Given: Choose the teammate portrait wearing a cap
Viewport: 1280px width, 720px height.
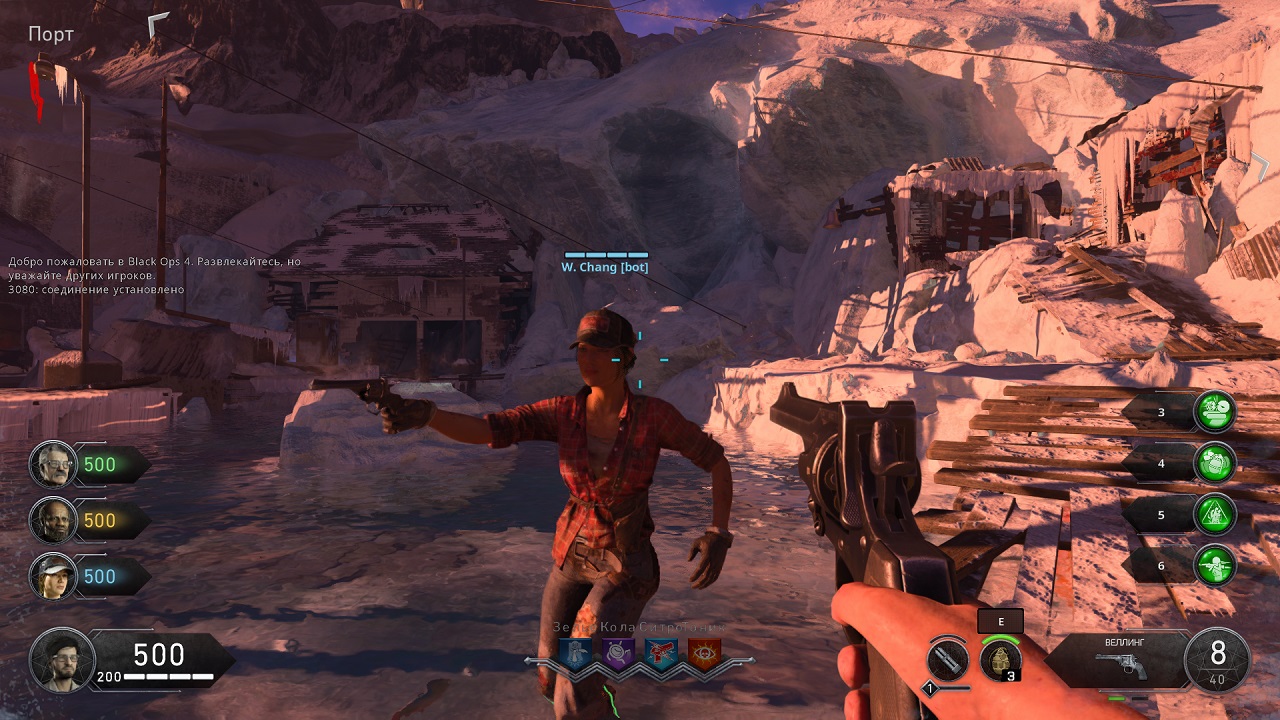Looking at the screenshot, I should (x=53, y=577).
